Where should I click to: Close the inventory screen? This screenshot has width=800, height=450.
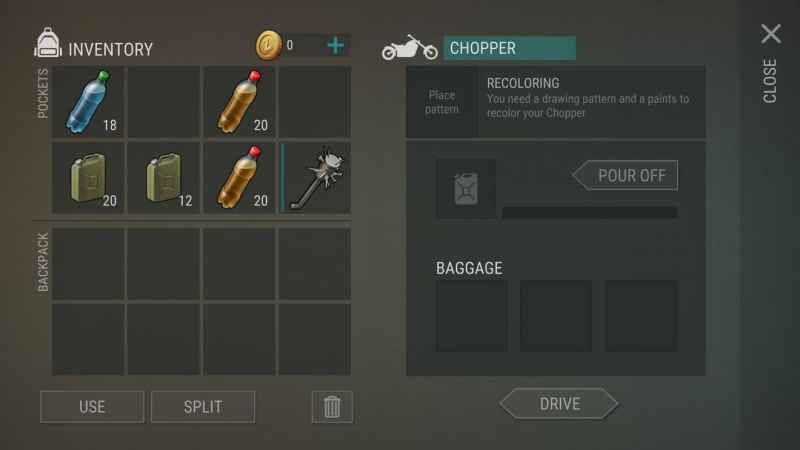pyautogui.click(x=770, y=35)
